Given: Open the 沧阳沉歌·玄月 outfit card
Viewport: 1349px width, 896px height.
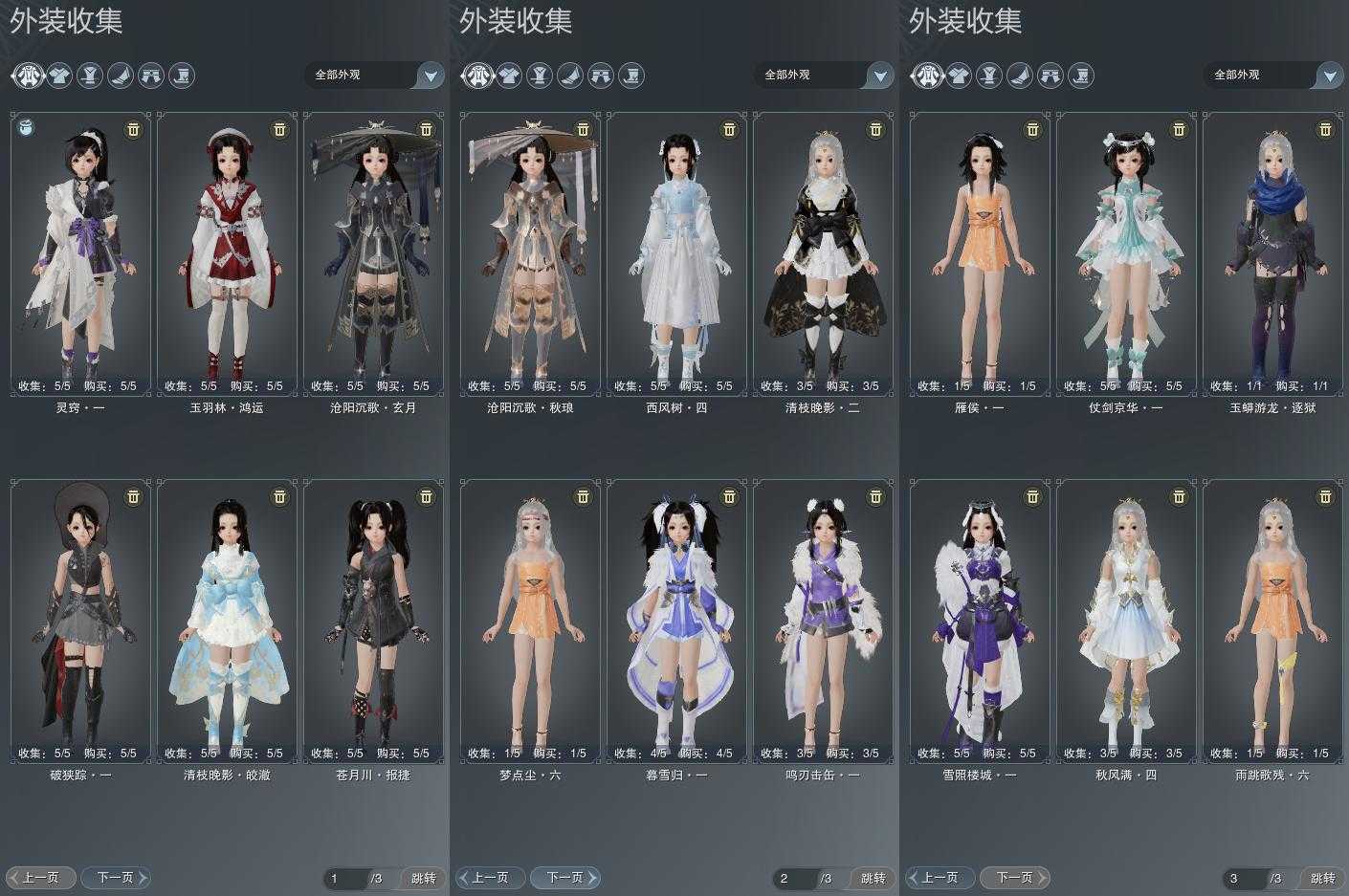Looking at the screenshot, I should coord(373,253).
